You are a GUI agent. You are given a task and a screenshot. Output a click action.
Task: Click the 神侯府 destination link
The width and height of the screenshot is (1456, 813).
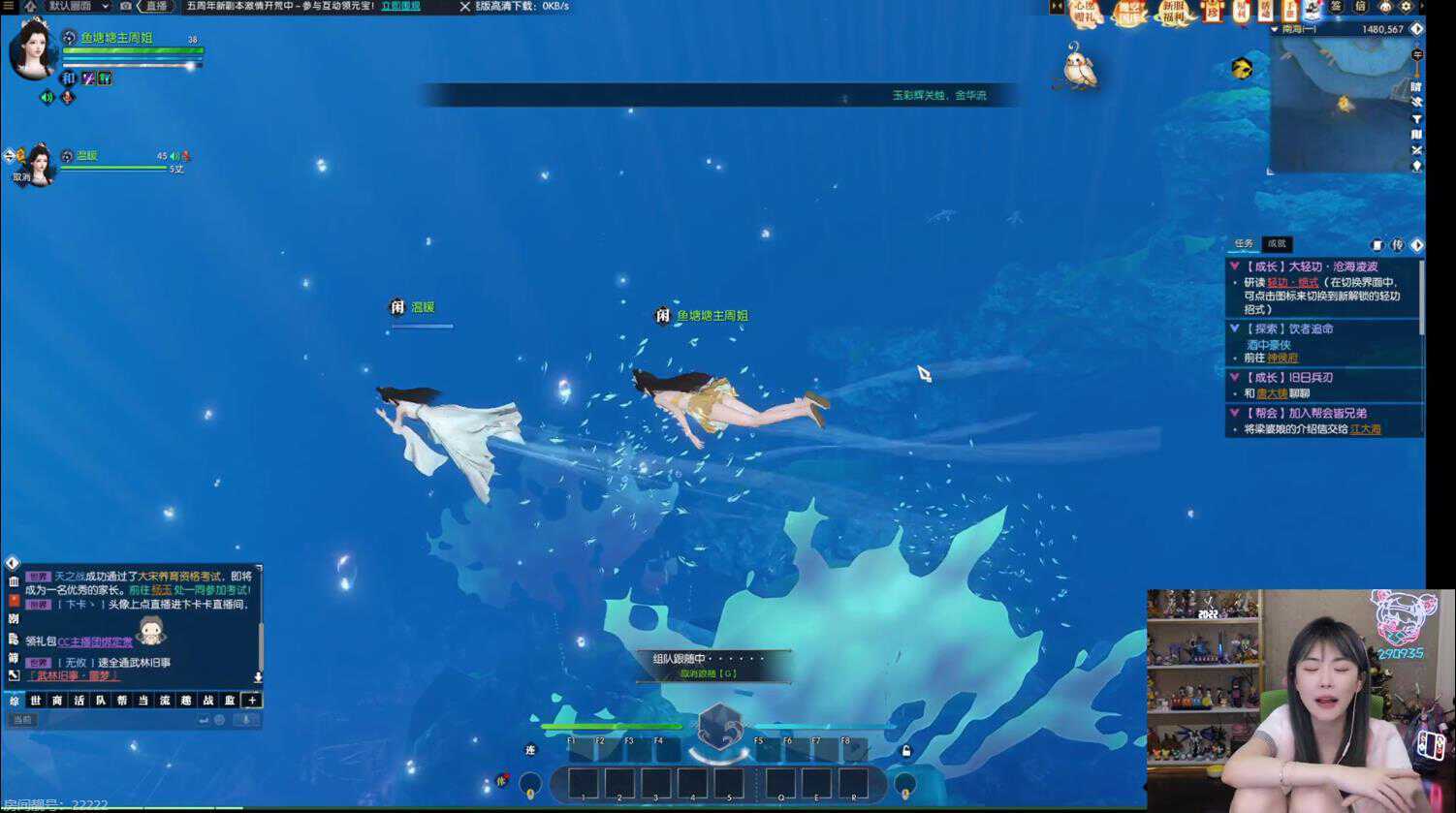pyautogui.click(x=1282, y=359)
